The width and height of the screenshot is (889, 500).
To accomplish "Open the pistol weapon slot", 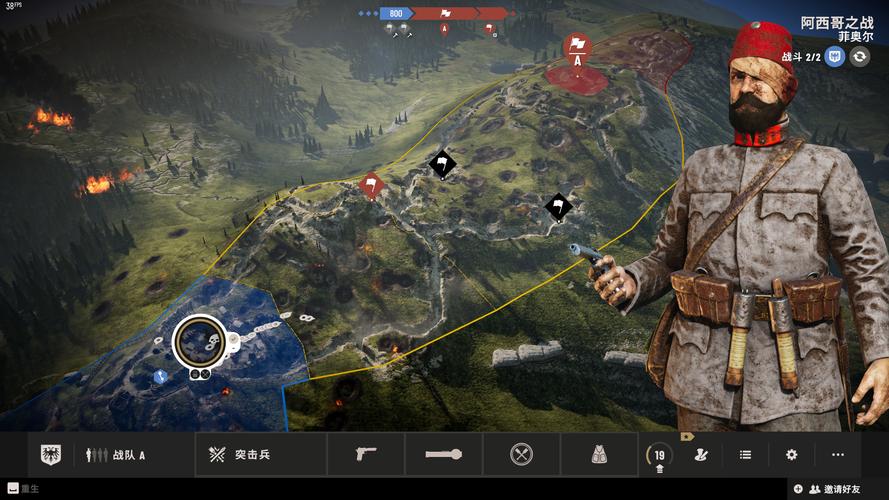I will pyautogui.click(x=365, y=455).
